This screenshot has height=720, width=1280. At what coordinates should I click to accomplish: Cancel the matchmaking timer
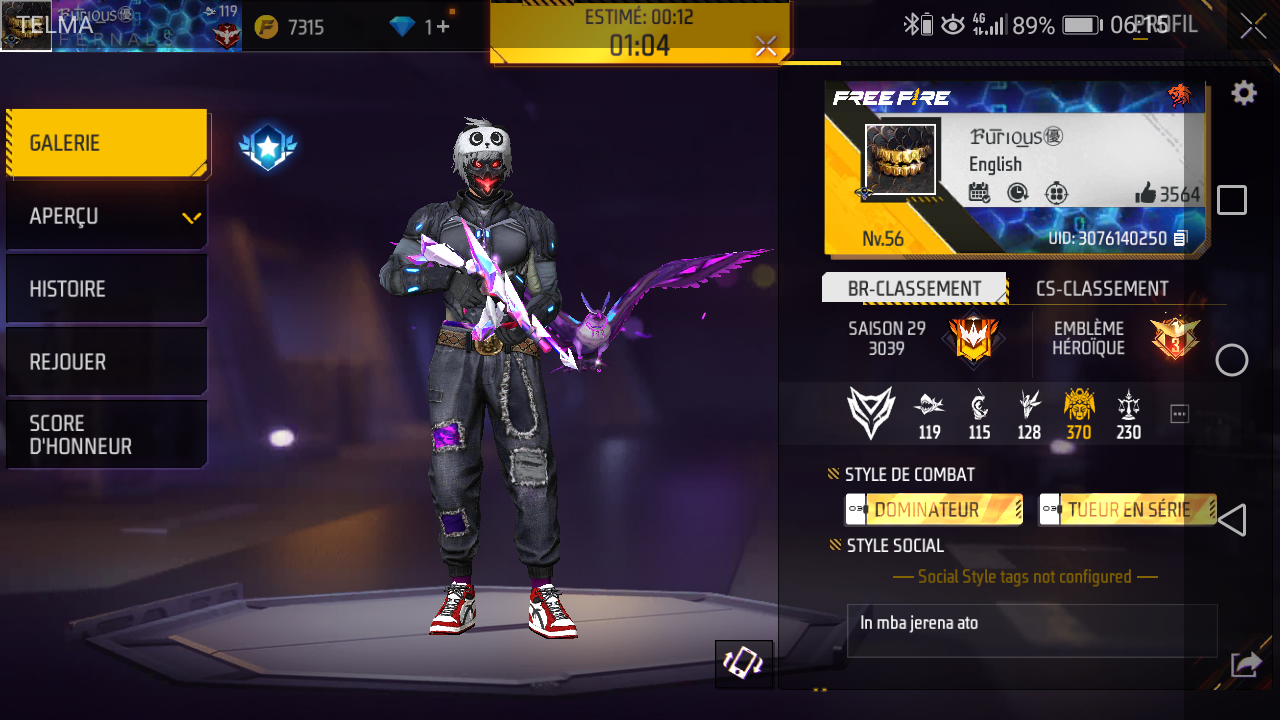(766, 46)
